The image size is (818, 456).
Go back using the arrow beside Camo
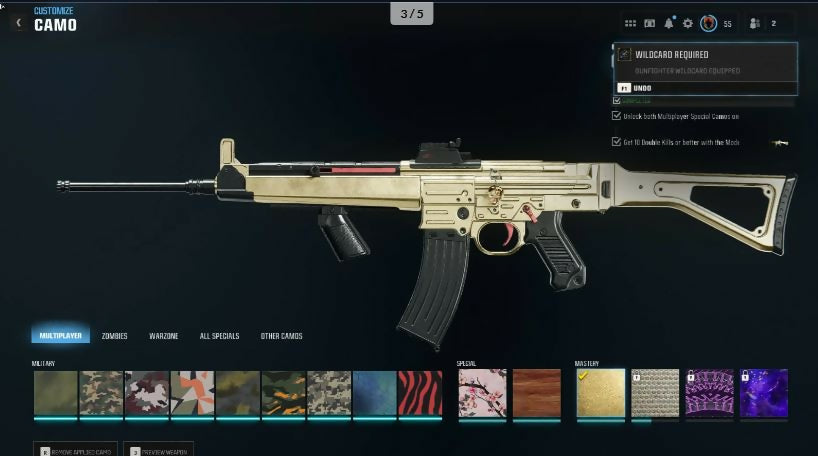pos(18,21)
